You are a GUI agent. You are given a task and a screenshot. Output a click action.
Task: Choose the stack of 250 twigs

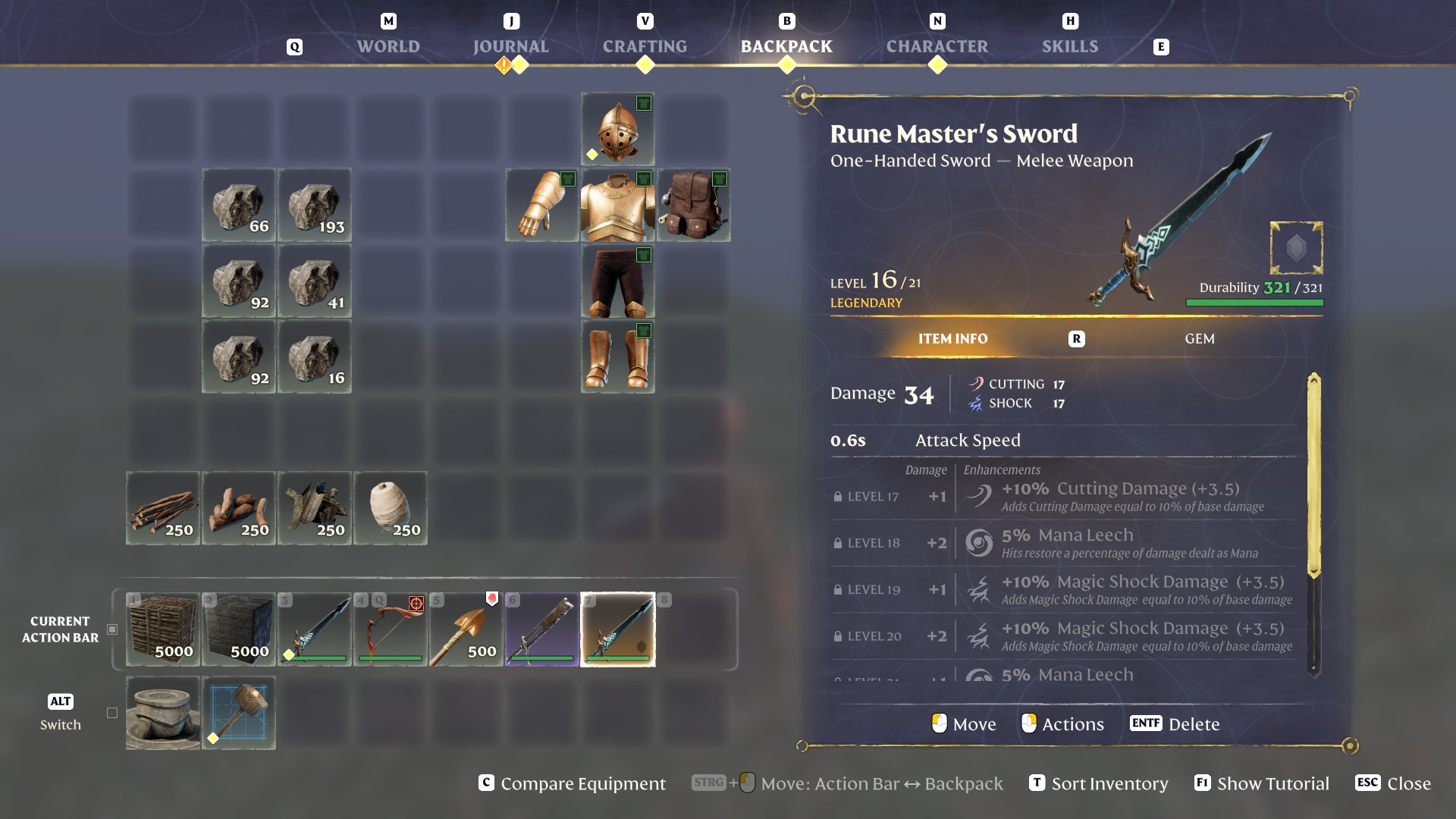[x=162, y=508]
